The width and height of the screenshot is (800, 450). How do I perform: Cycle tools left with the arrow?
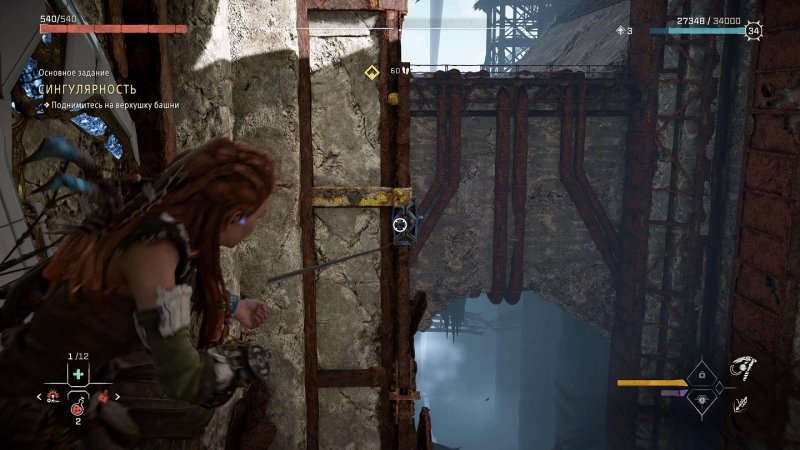click(x=37, y=397)
